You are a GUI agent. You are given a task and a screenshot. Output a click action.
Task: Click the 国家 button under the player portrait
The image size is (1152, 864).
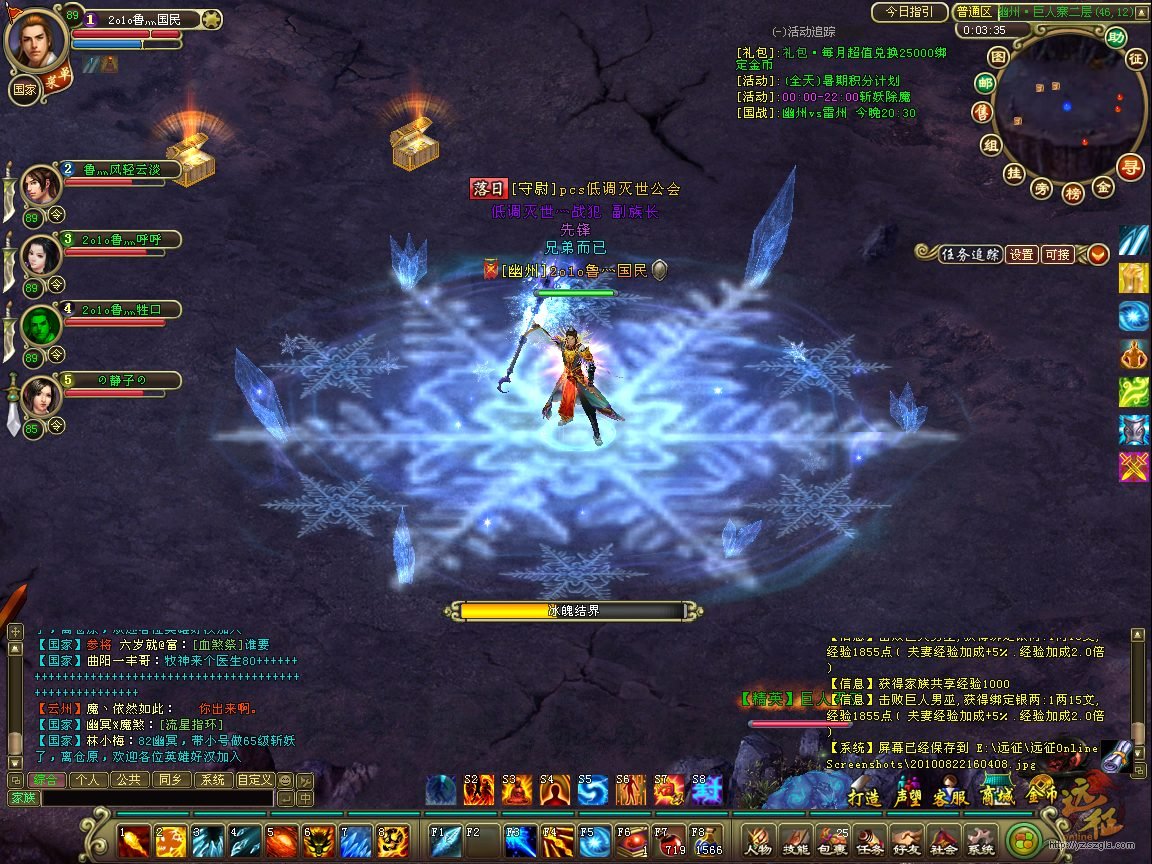click(25, 88)
